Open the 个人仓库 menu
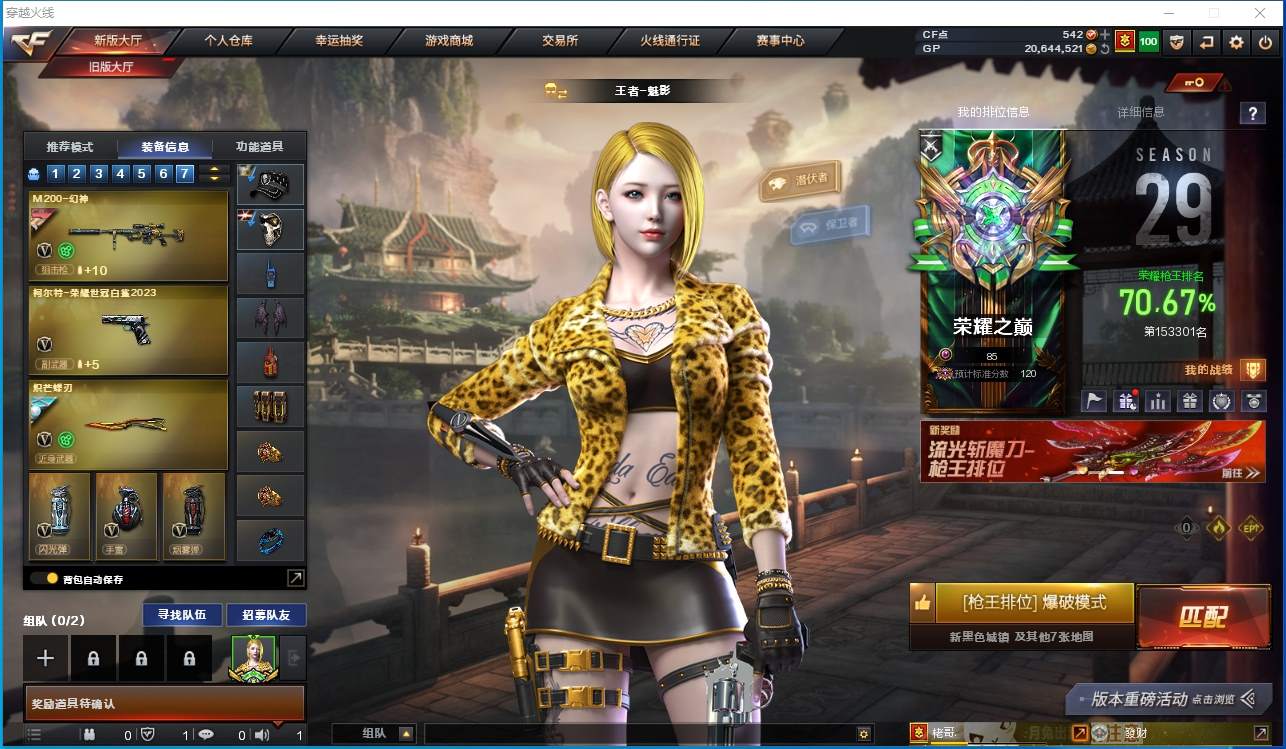Viewport: 1286px width, 749px height. [x=228, y=41]
